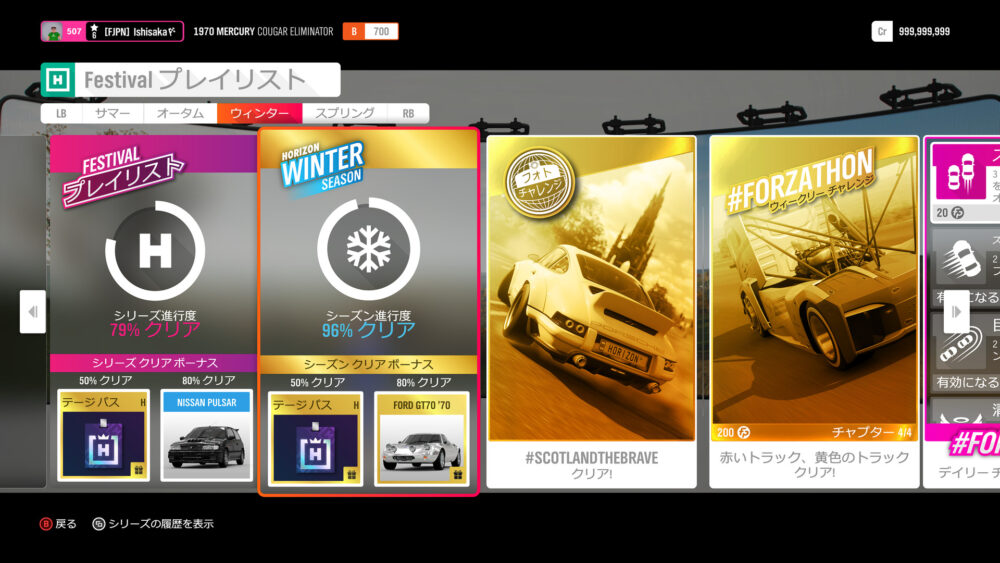Select the Horizon Winter Season card
This screenshot has width=1000, height=563.
pyautogui.click(x=368, y=250)
